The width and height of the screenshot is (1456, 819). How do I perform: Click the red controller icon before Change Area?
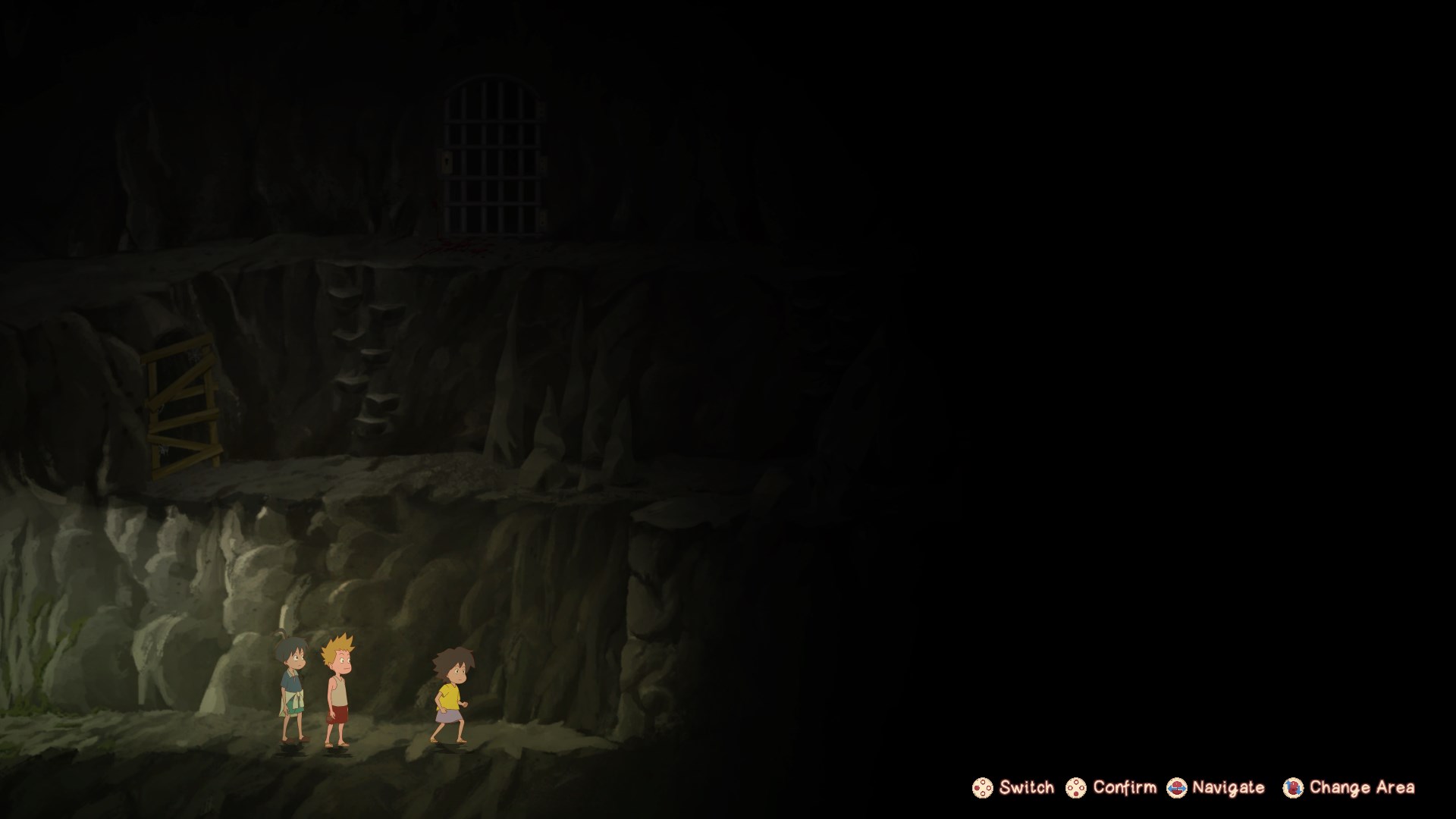(x=1292, y=789)
